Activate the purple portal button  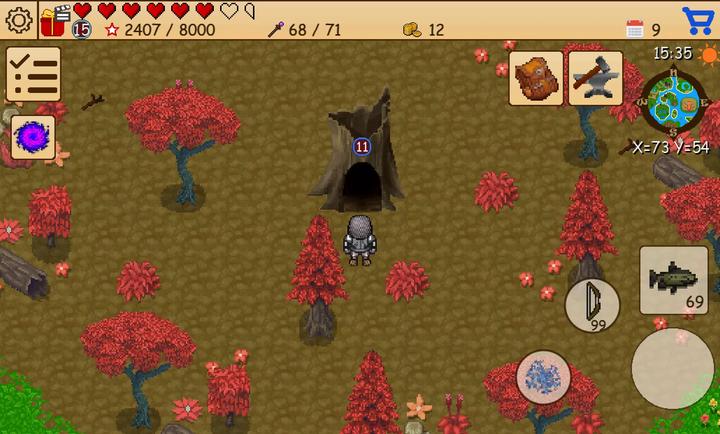coord(33,137)
